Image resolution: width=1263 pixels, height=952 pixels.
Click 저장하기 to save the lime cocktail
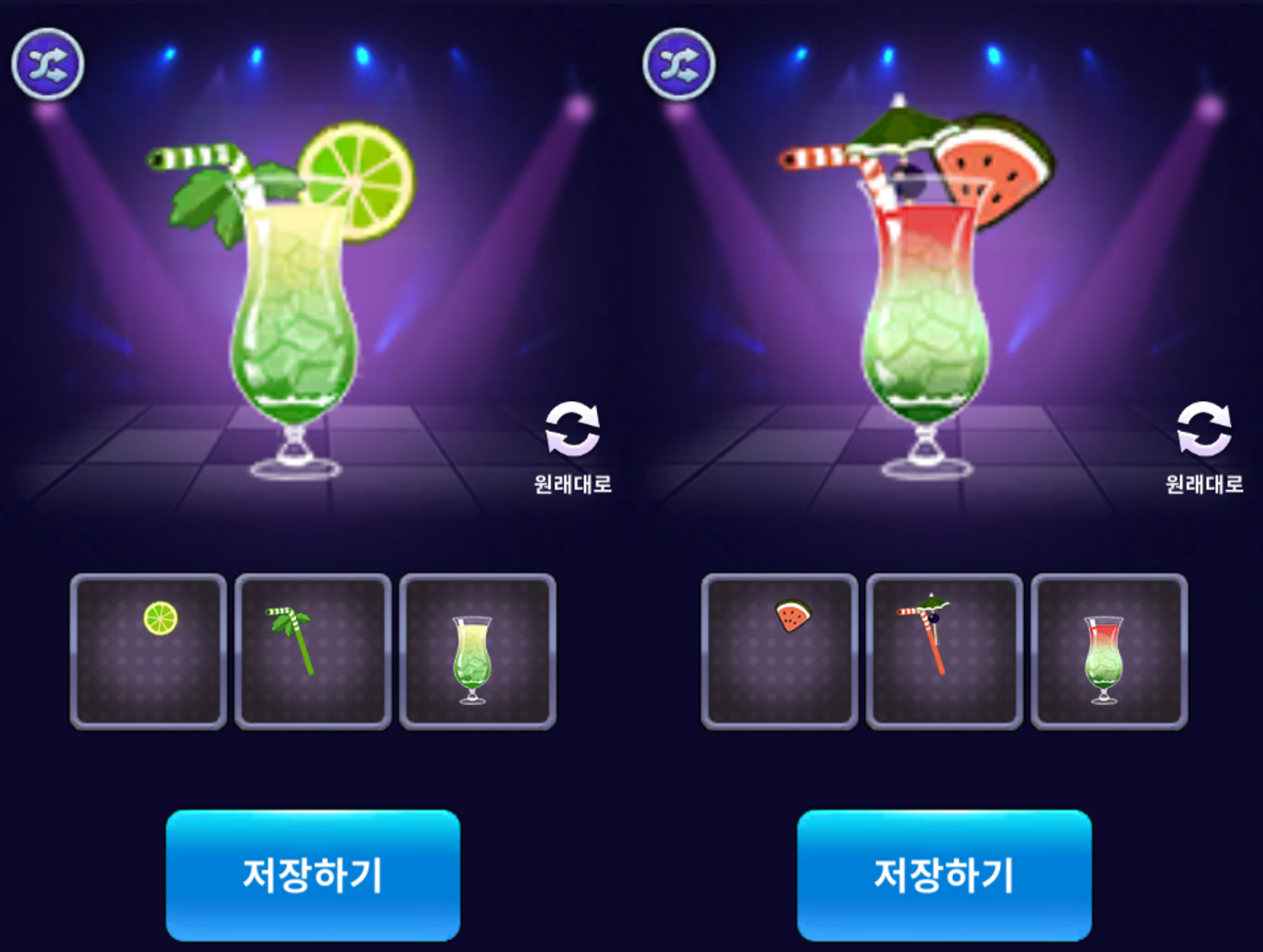click(x=312, y=875)
